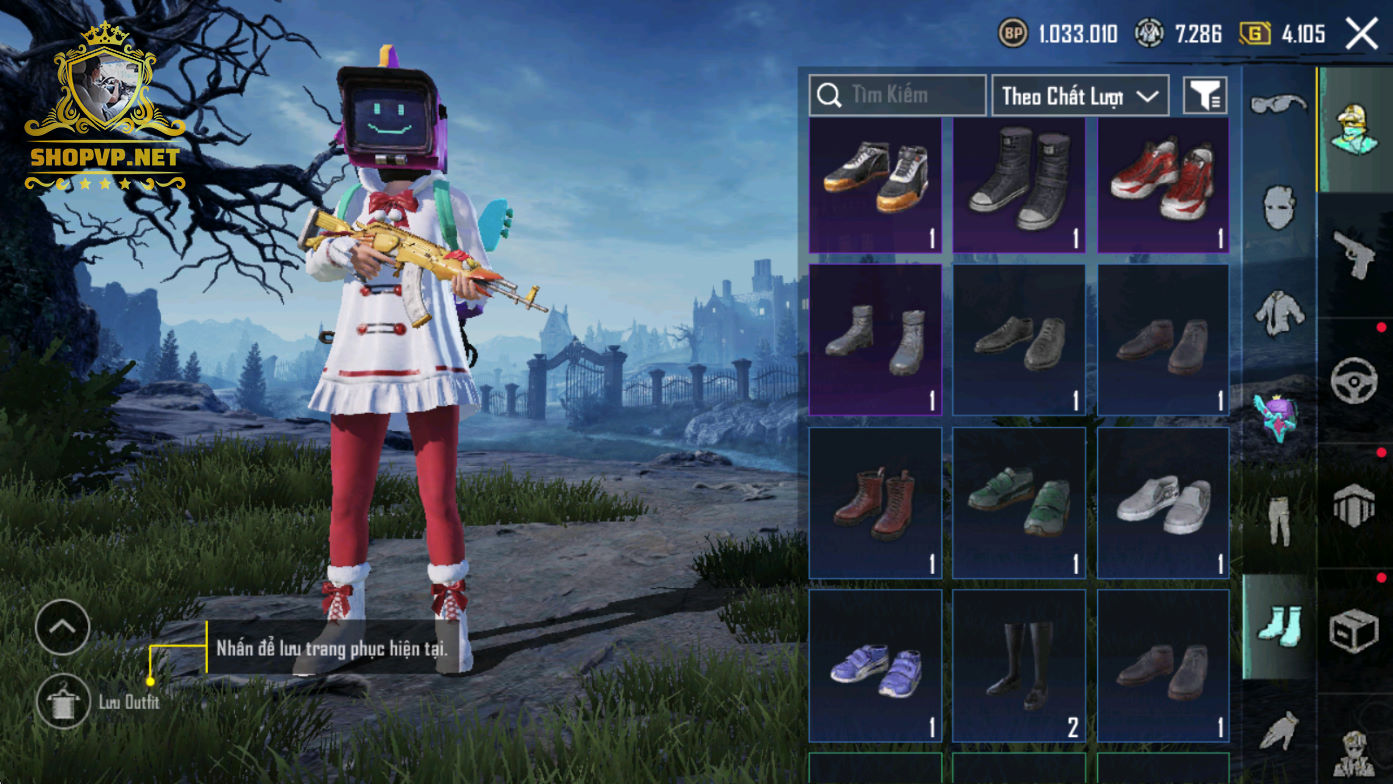
Task: Open the gloves category
Action: pyautogui.click(x=1279, y=730)
